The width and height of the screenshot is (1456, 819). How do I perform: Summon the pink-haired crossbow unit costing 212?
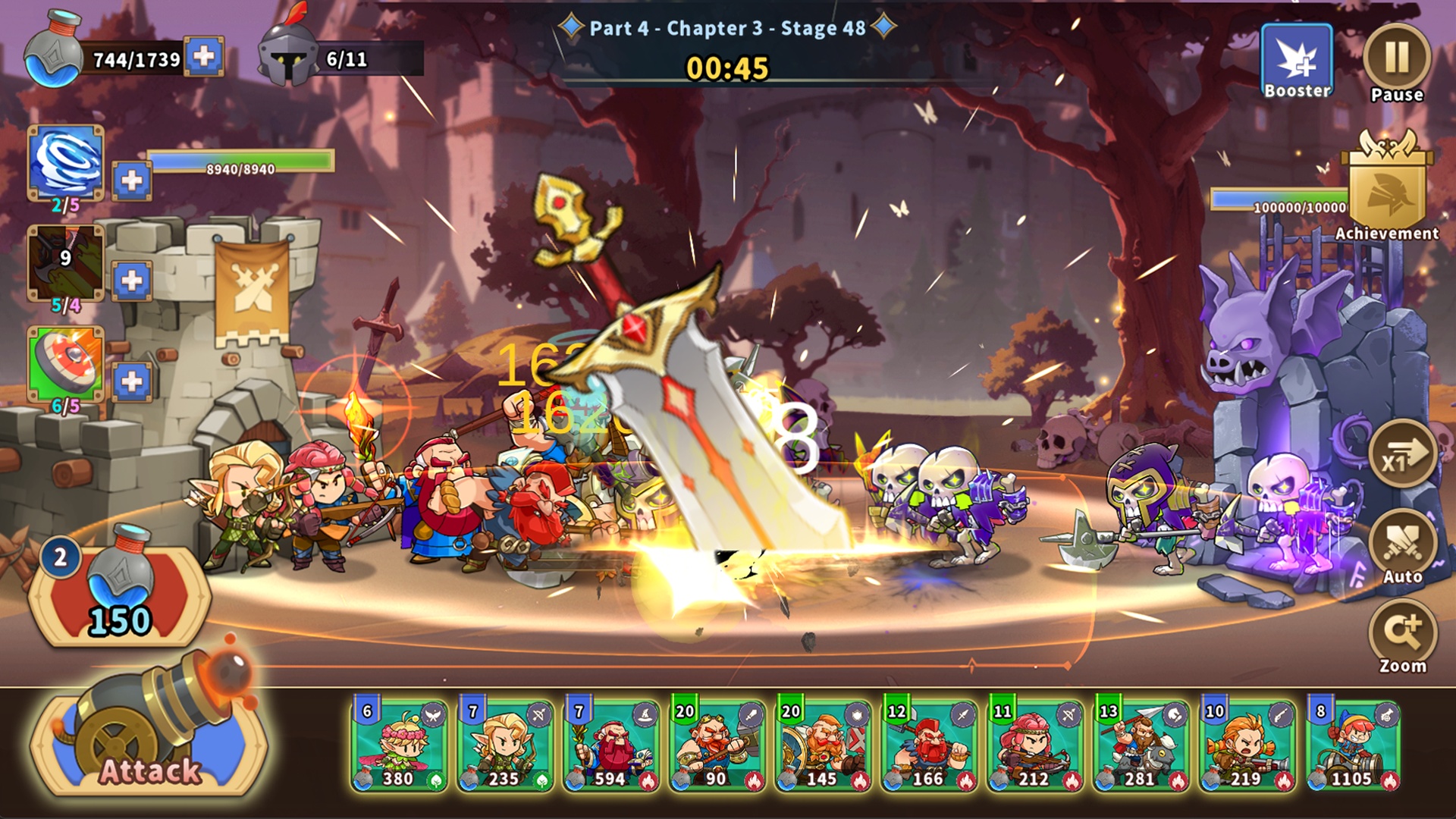[x=1035, y=746]
